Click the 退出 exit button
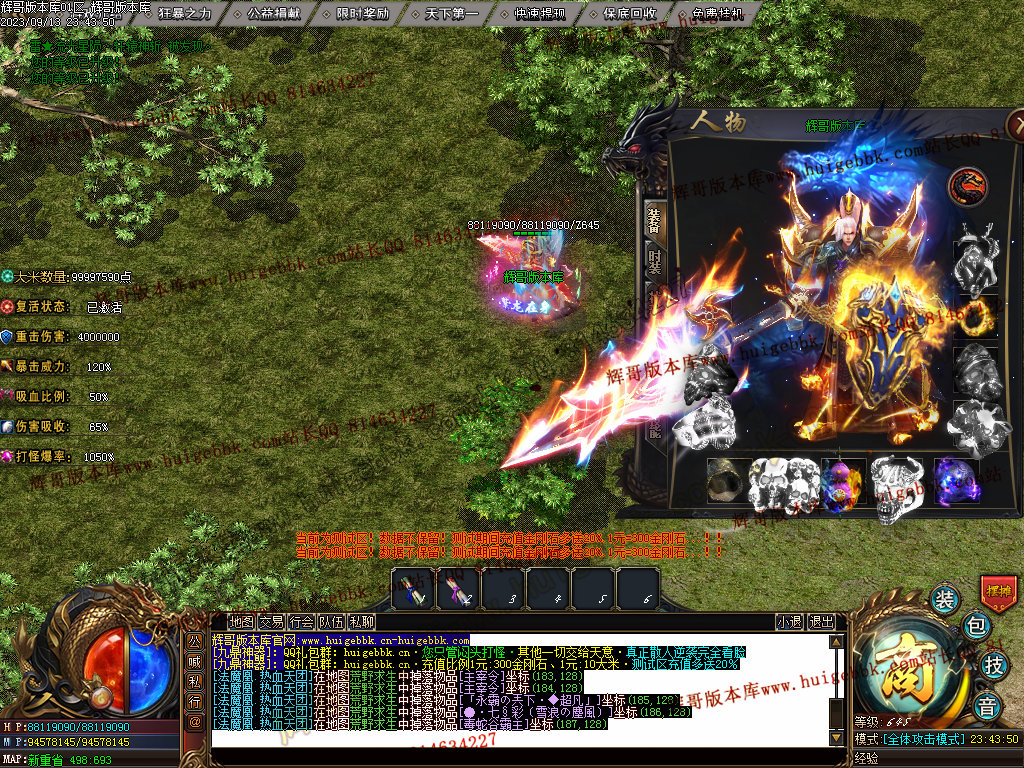1024x768 pixels. pyautogui.click(x=821, y=622)
